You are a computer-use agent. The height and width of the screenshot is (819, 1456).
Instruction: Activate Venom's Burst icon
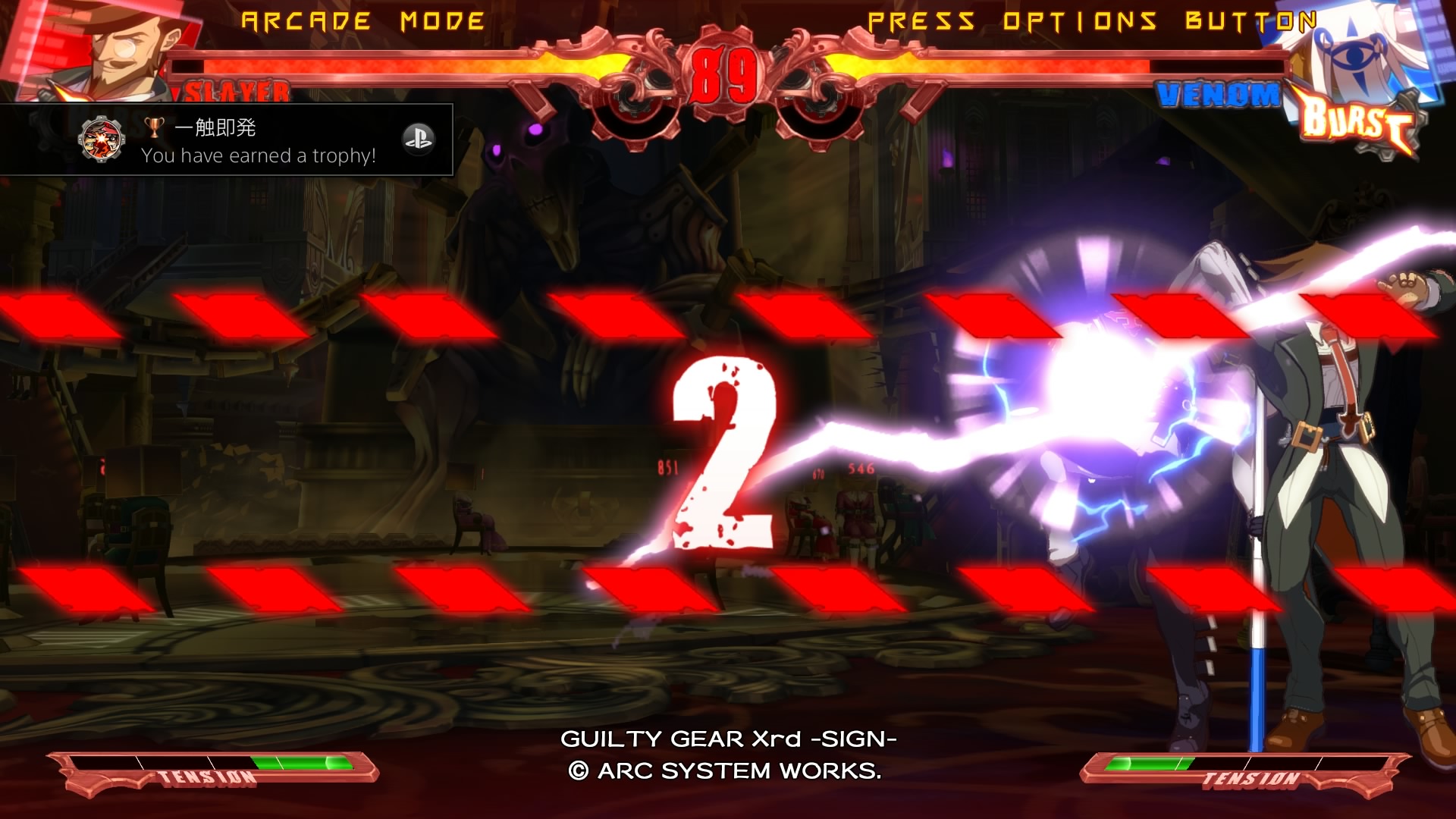point(1357,123)
